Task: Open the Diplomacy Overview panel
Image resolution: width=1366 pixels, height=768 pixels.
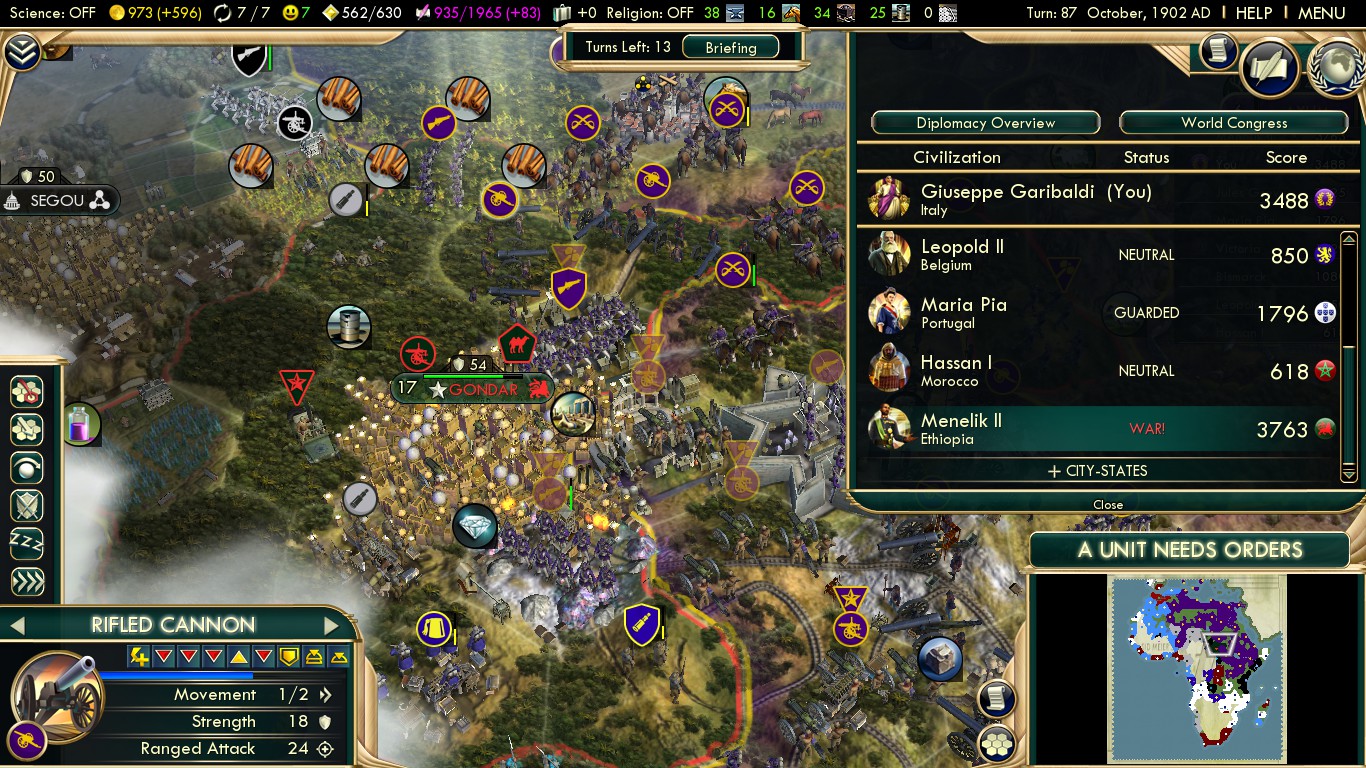Action: [985, 123]
